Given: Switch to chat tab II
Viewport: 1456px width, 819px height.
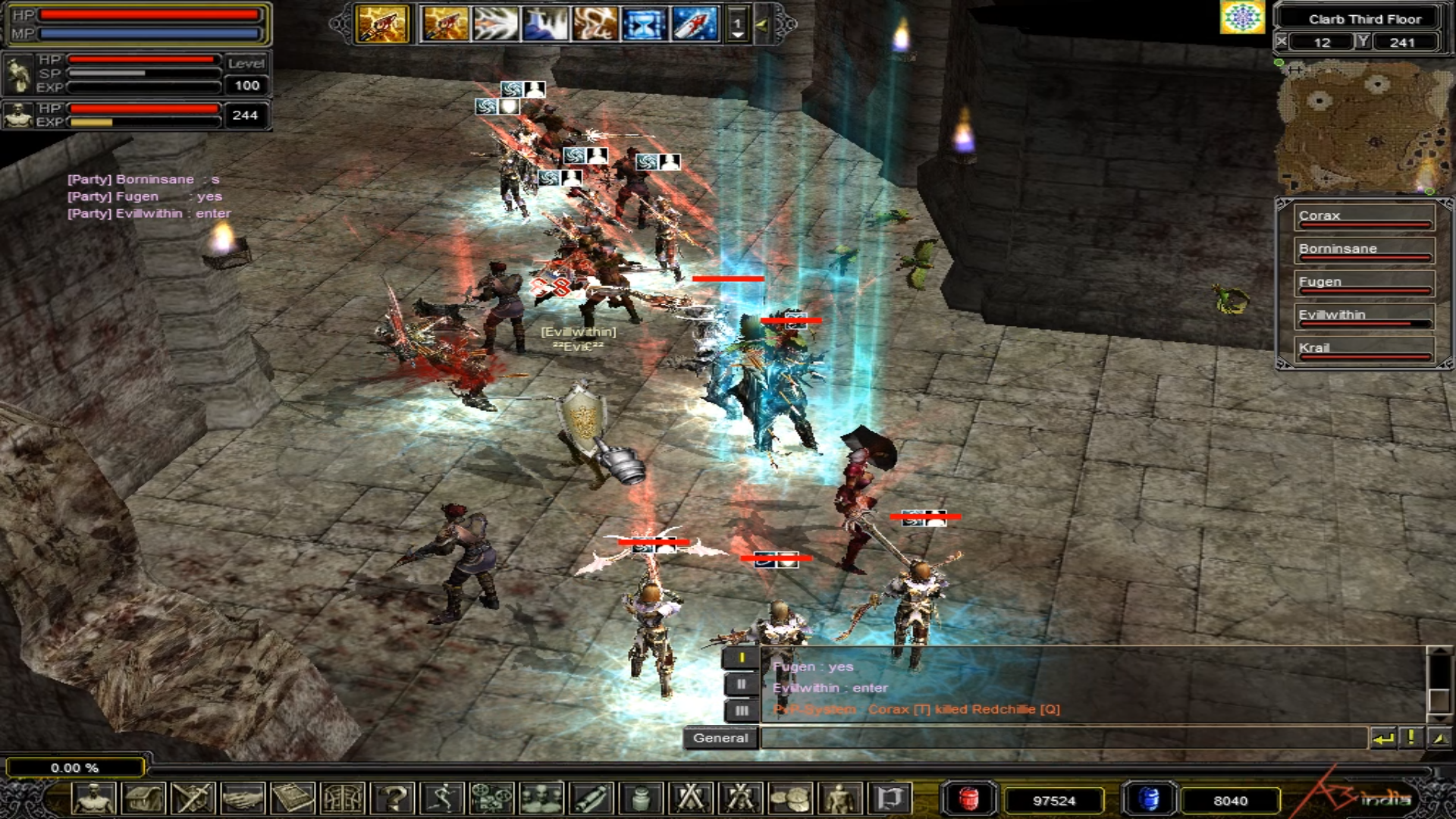Looking at the screenshot, I should [741, 685].
